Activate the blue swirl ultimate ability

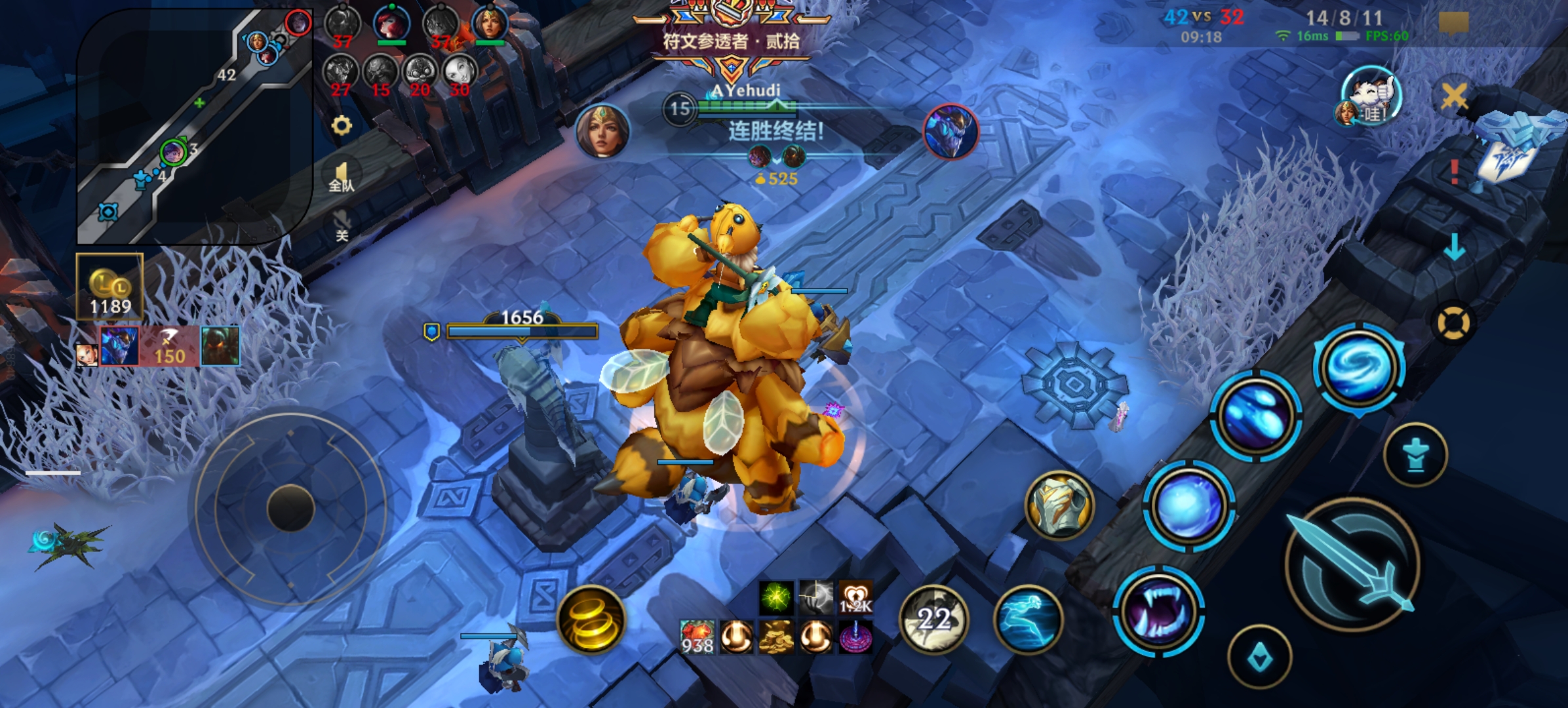click(1360, 367)
